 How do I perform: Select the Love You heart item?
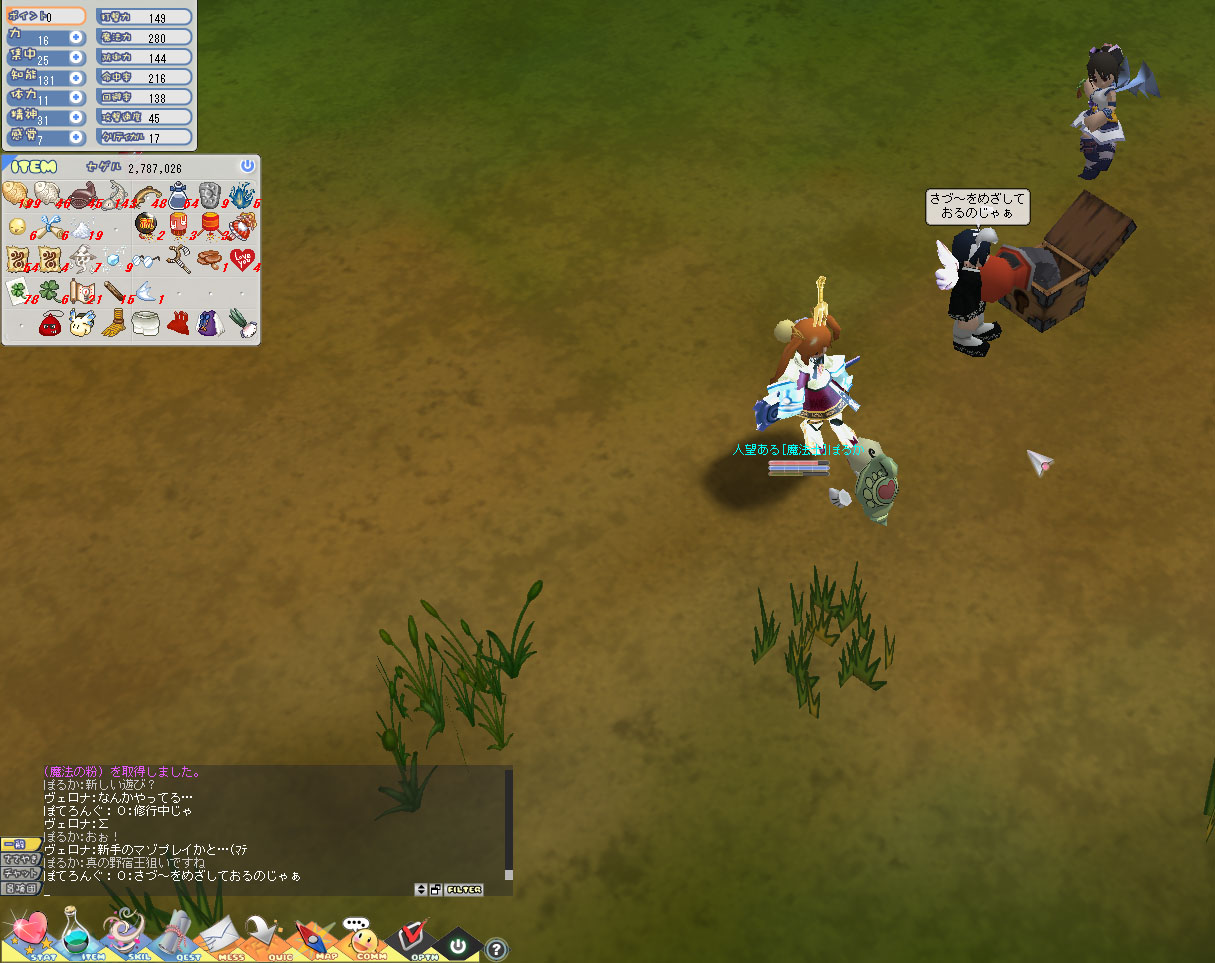(241, 260)
